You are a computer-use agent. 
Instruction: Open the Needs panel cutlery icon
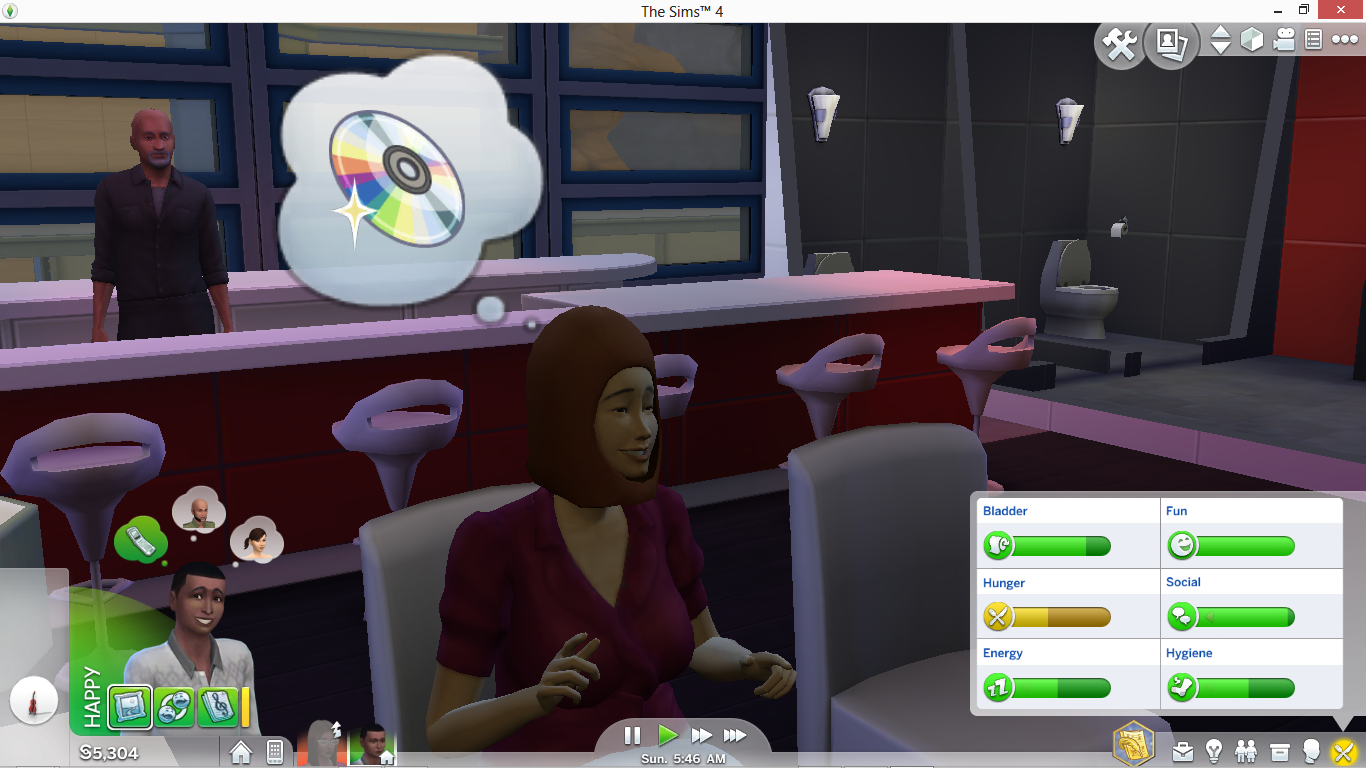coord(1345,751)
